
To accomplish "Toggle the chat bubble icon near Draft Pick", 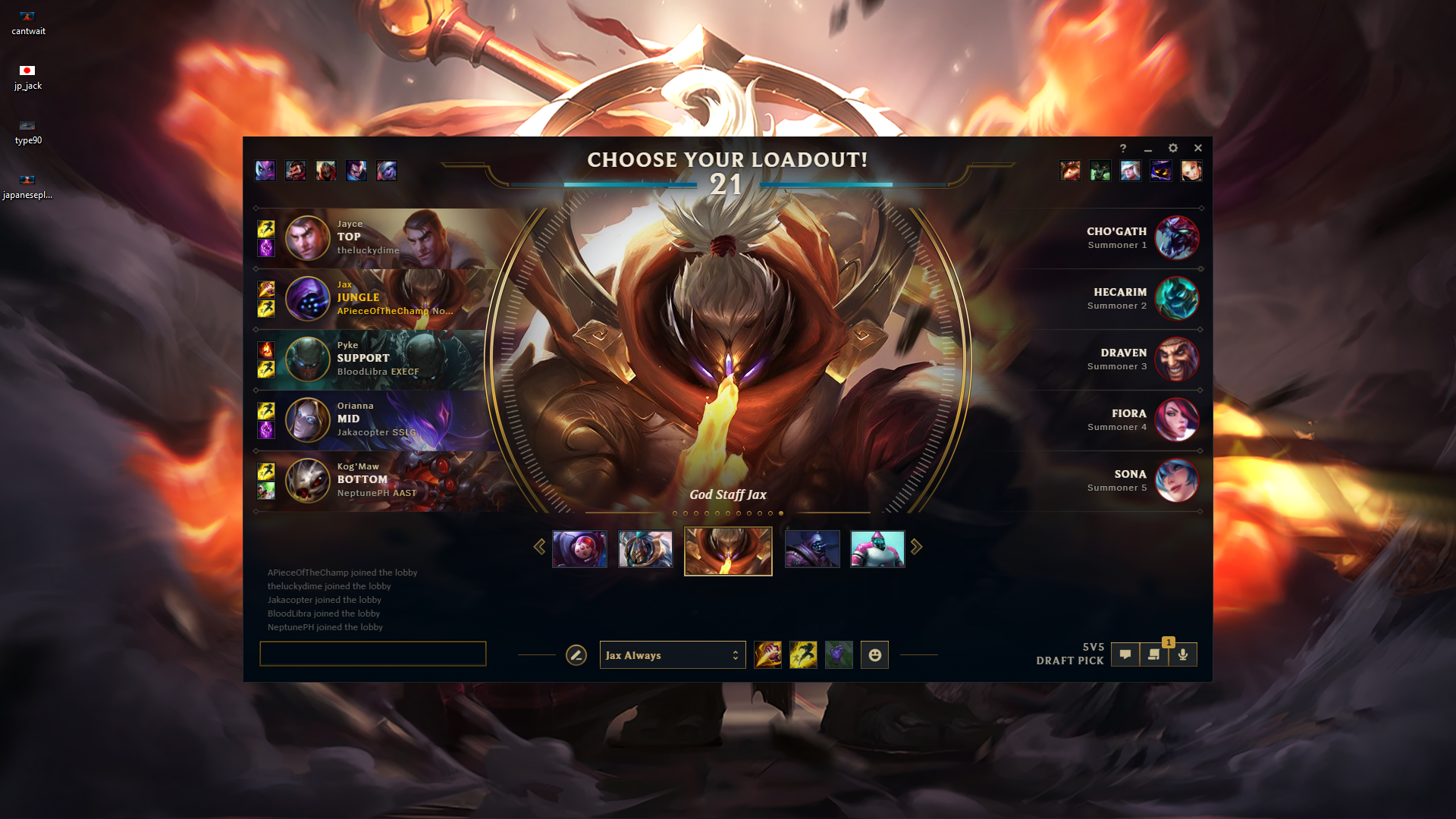I will (1125, 654).
